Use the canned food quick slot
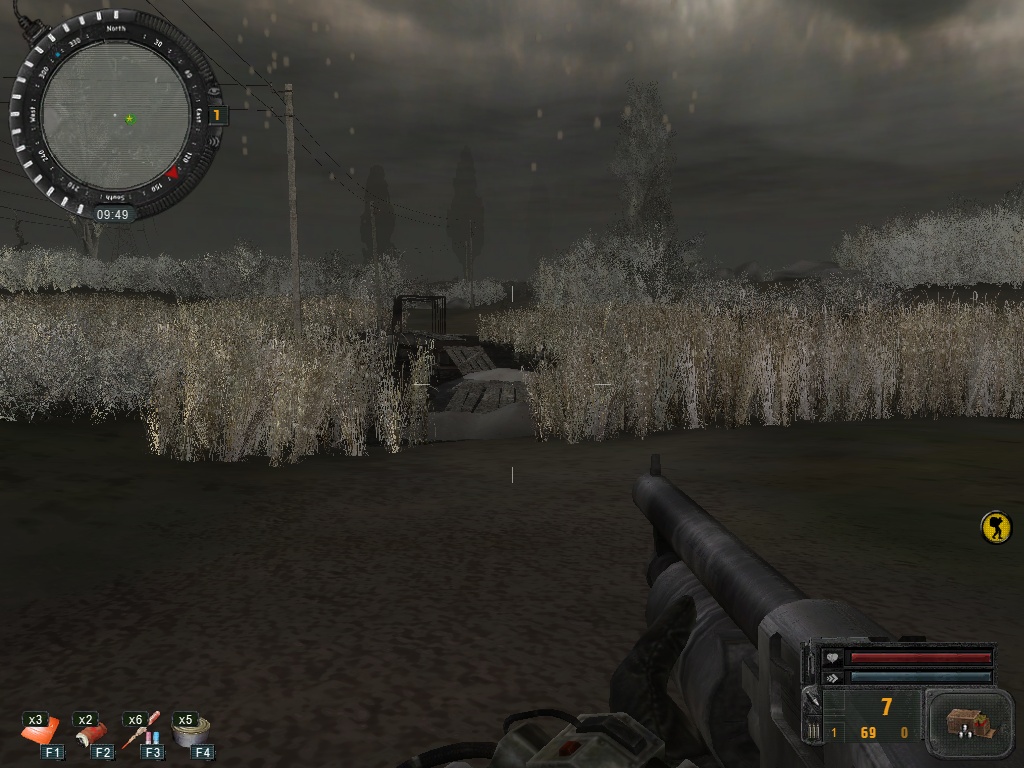 pos(192,733)
